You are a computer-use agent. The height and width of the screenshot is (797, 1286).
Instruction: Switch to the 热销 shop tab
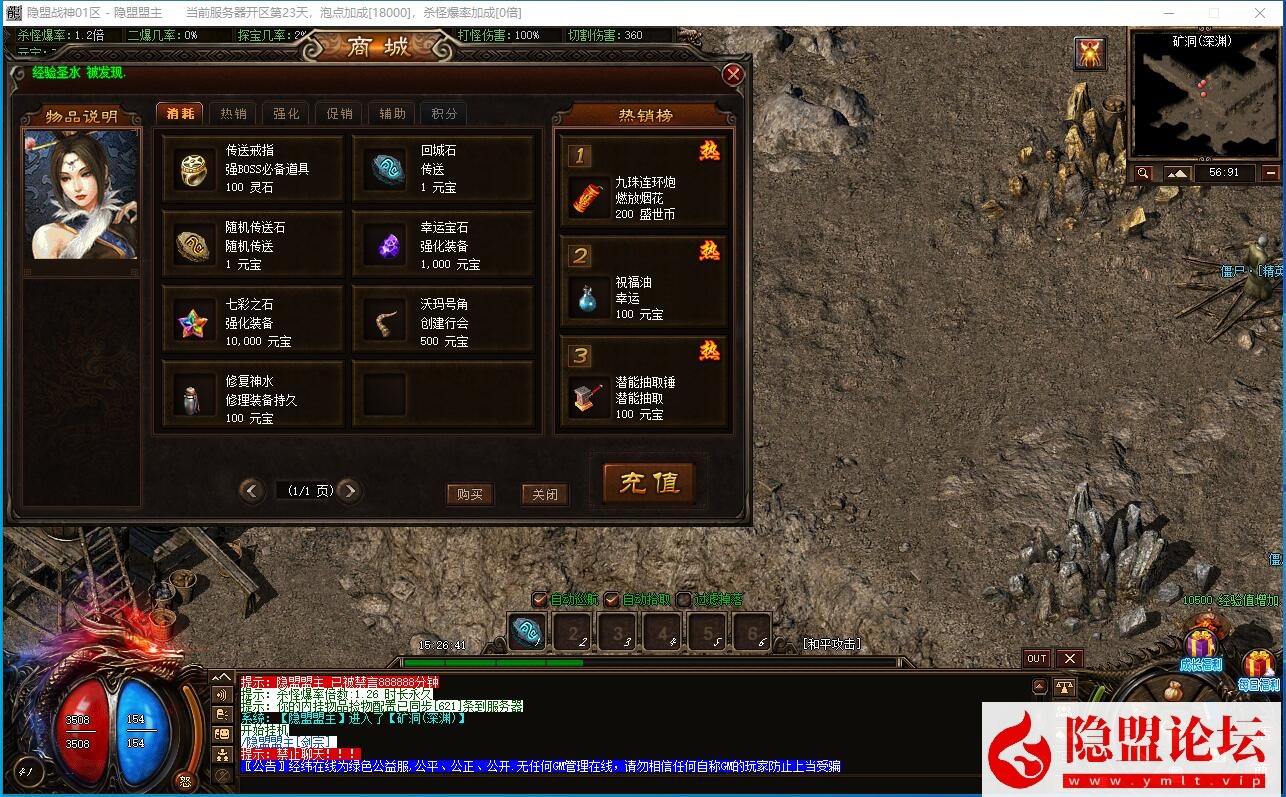pyautogui.click(x=233, y=114)
